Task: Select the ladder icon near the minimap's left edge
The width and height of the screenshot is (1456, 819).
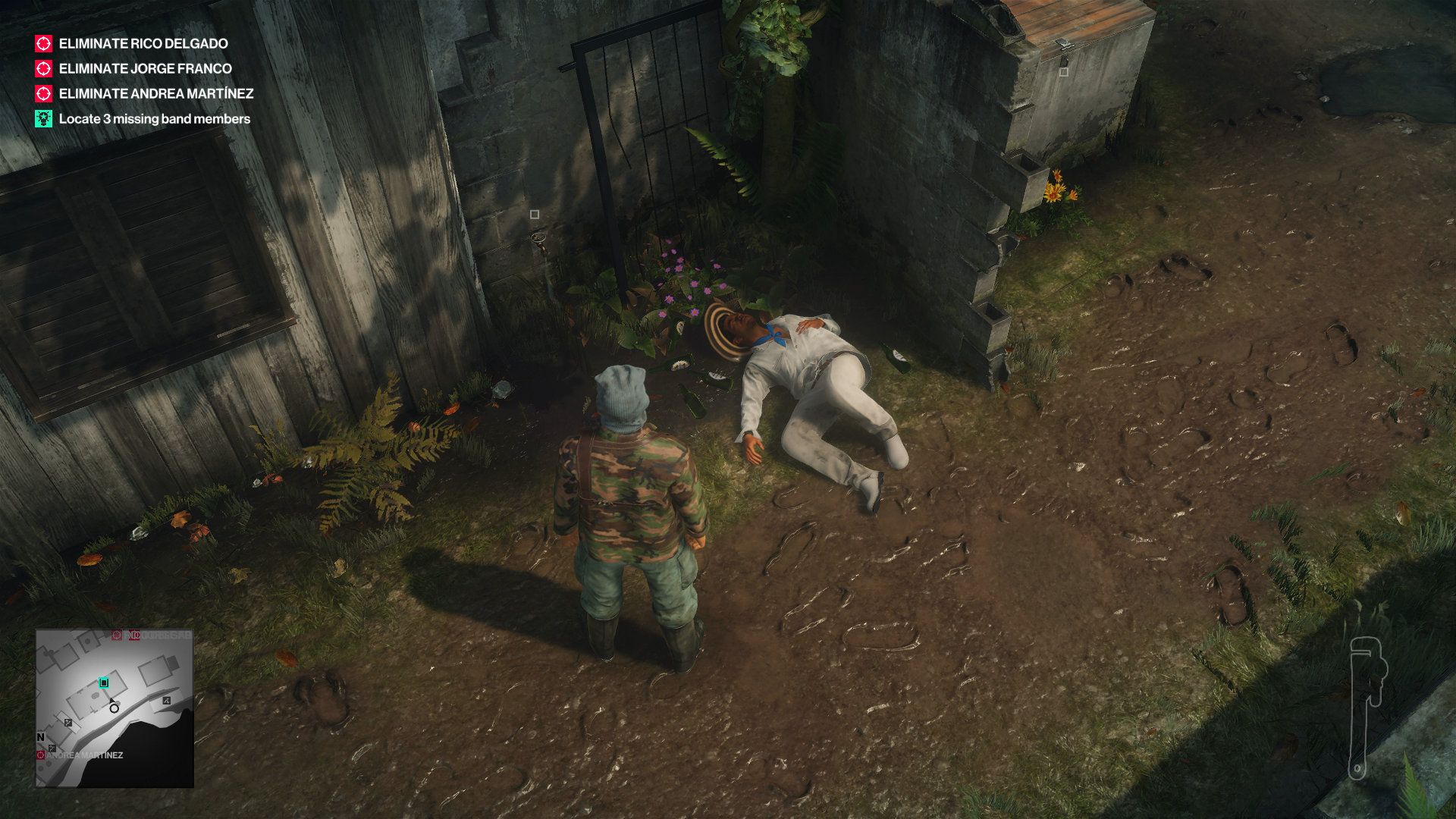Action: (67, 723)
